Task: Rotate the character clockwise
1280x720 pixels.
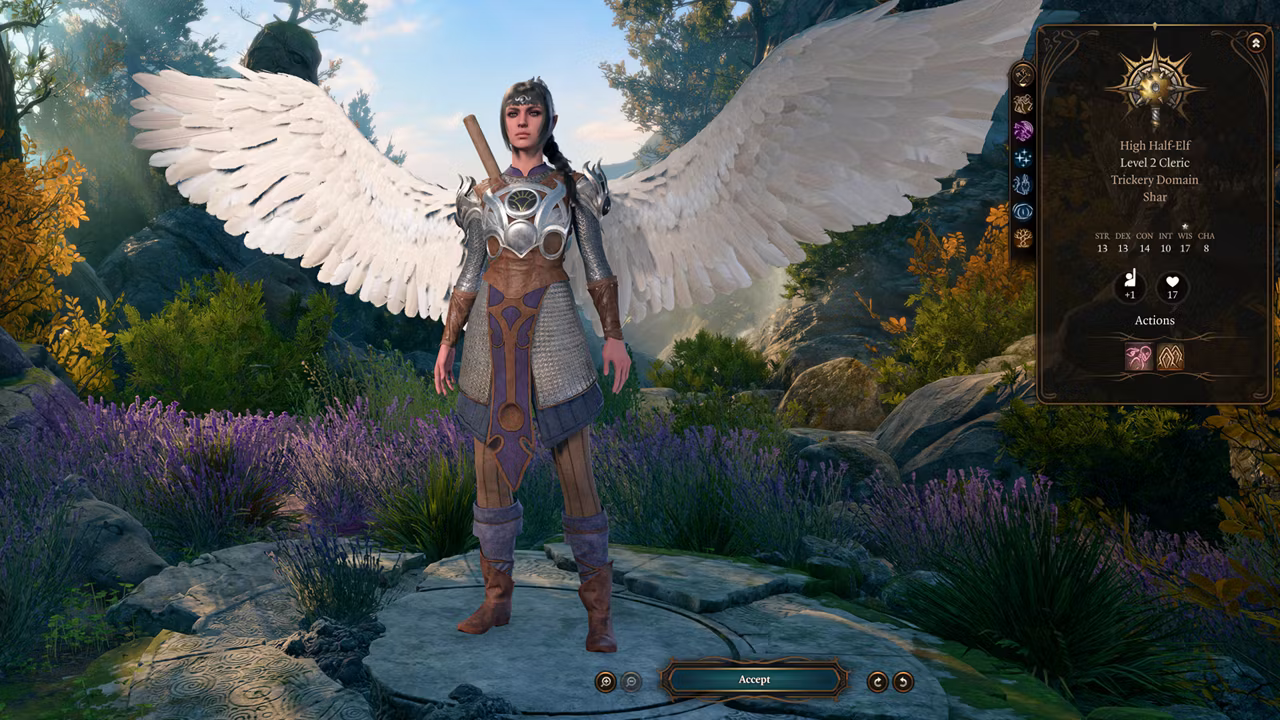Action: (x=877, y=682)
